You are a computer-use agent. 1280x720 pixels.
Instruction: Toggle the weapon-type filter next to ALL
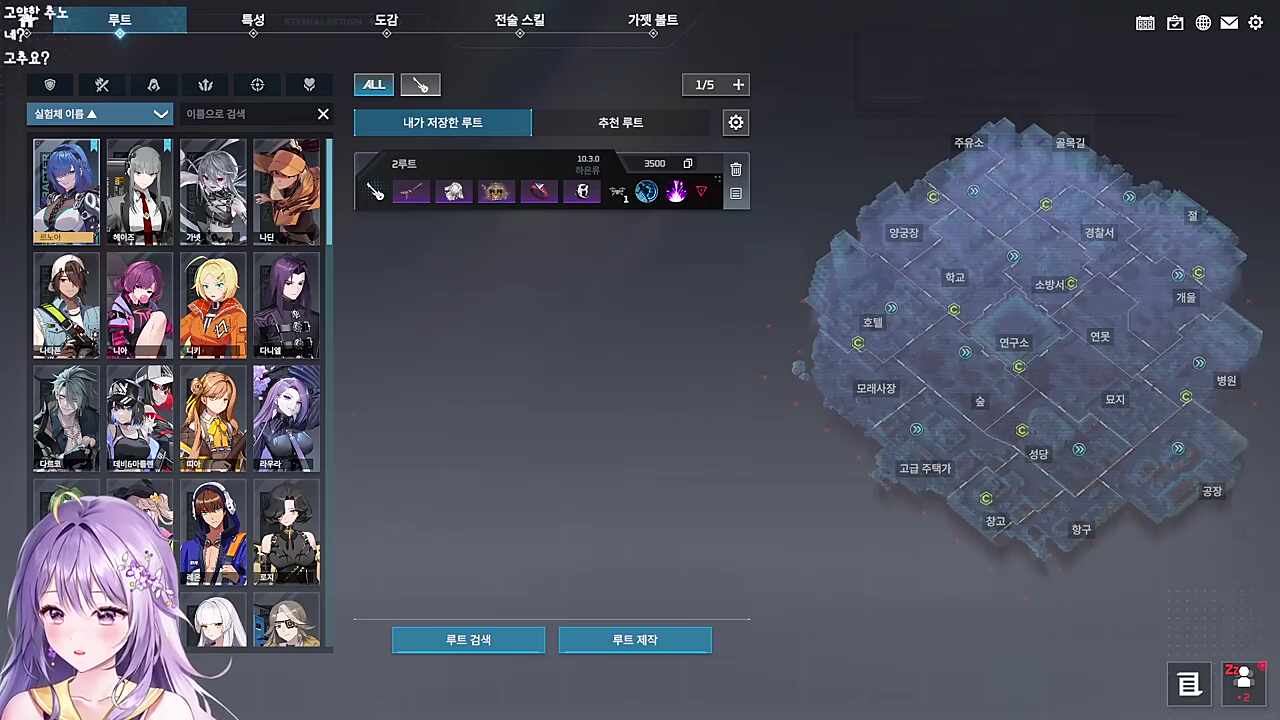[x=419, y=85]
